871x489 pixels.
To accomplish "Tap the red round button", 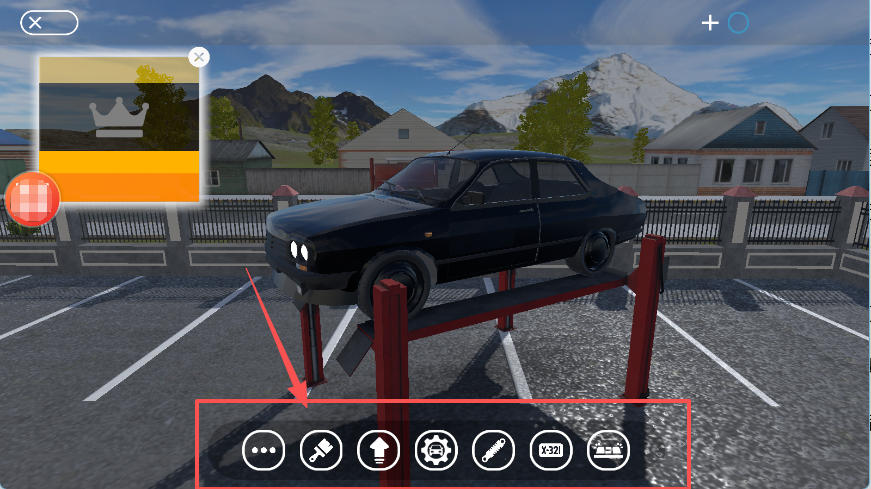I will point(33,199).
